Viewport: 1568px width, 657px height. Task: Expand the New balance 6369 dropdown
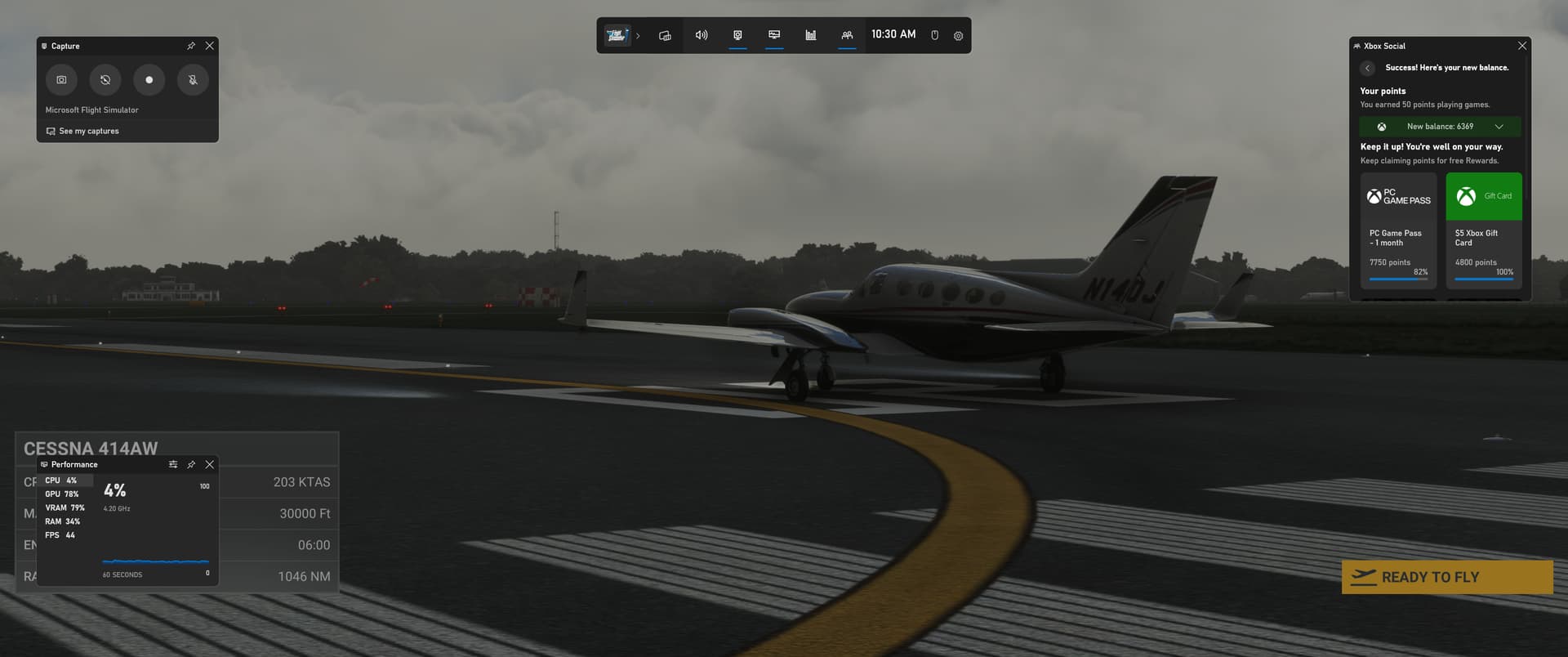click(1499, 126)
